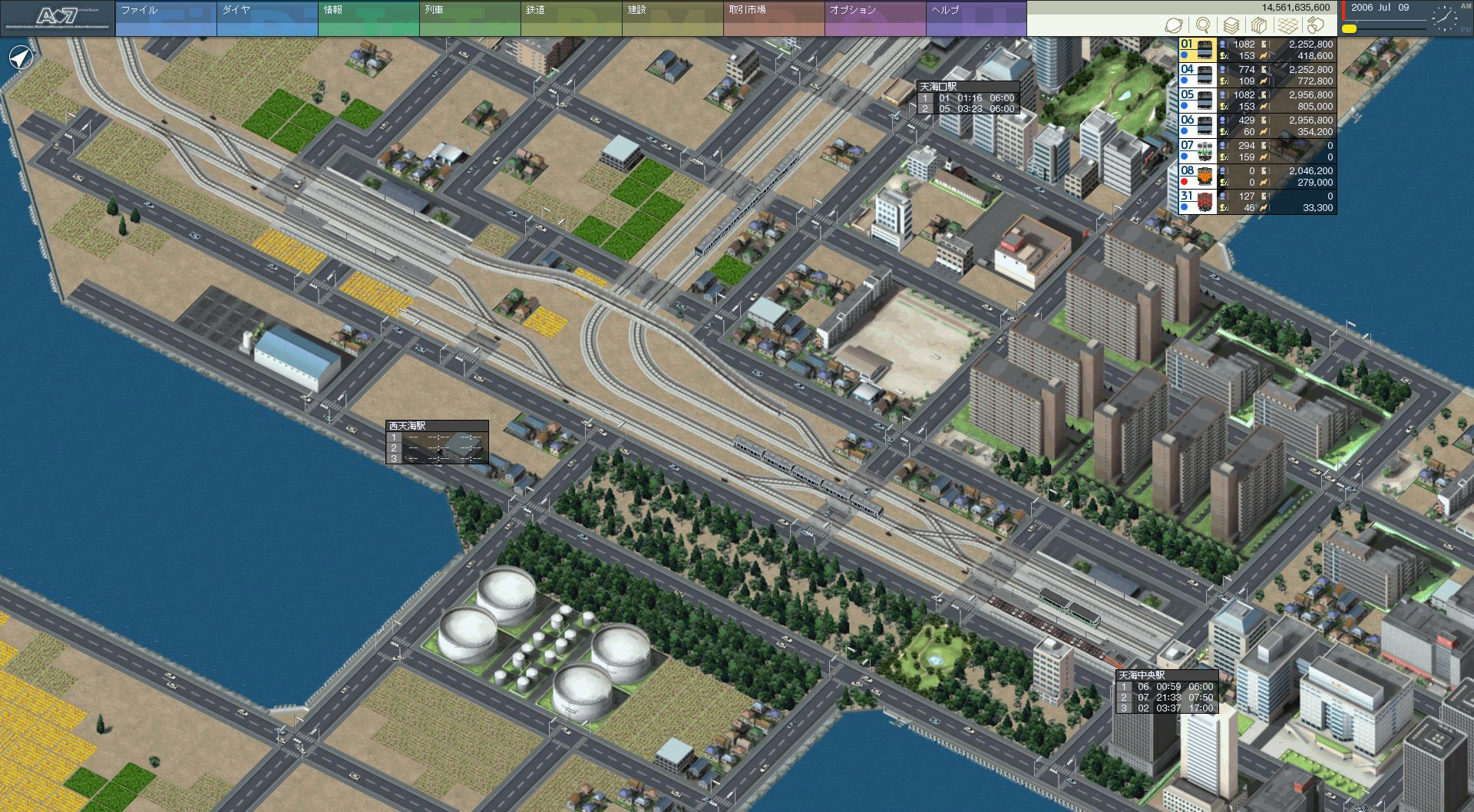The width and height of the screenshot is (1474, 812).
Task: Click the magnifying glass zoom icon
Action: [1203, 26]
